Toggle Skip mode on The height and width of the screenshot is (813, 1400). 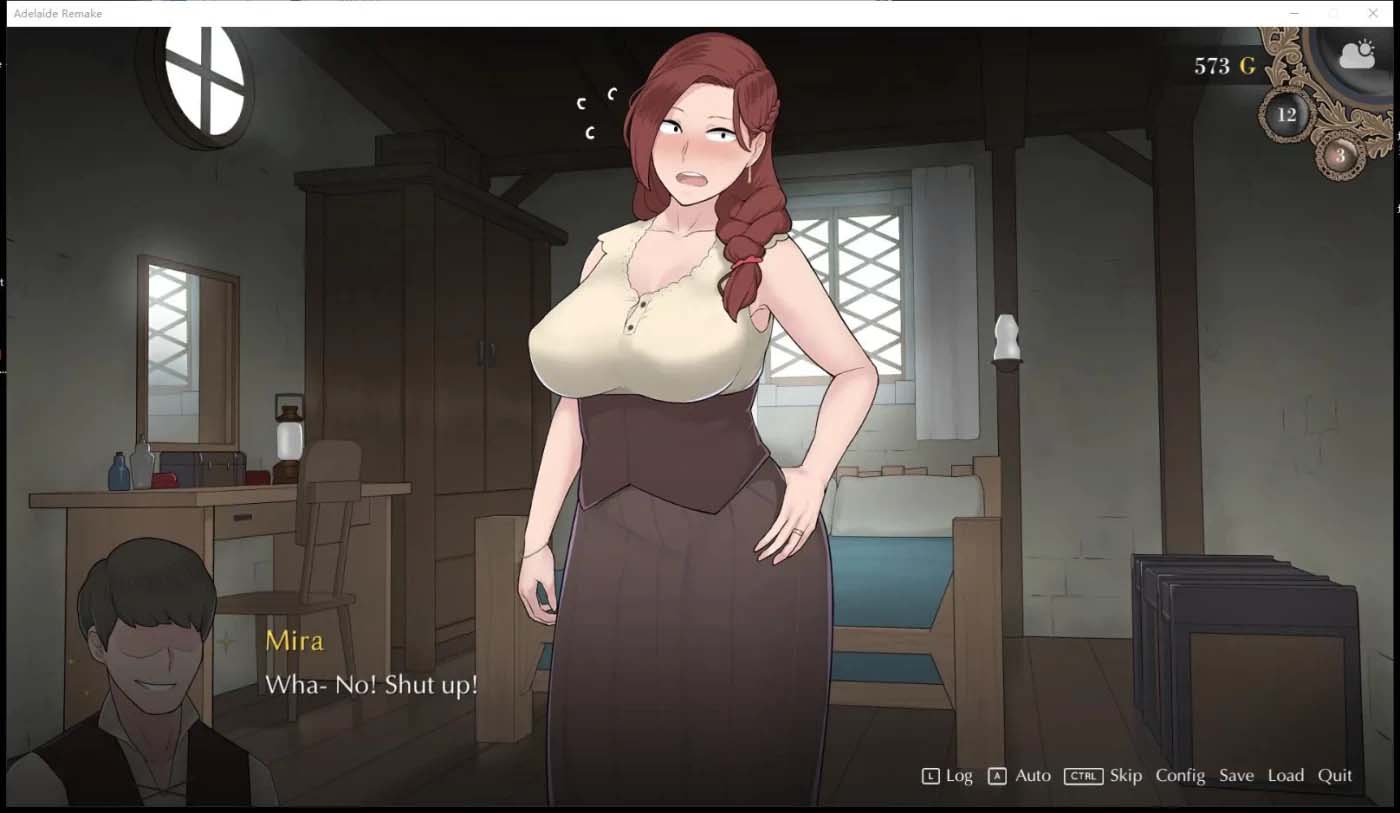click(x=1124, y=775)
